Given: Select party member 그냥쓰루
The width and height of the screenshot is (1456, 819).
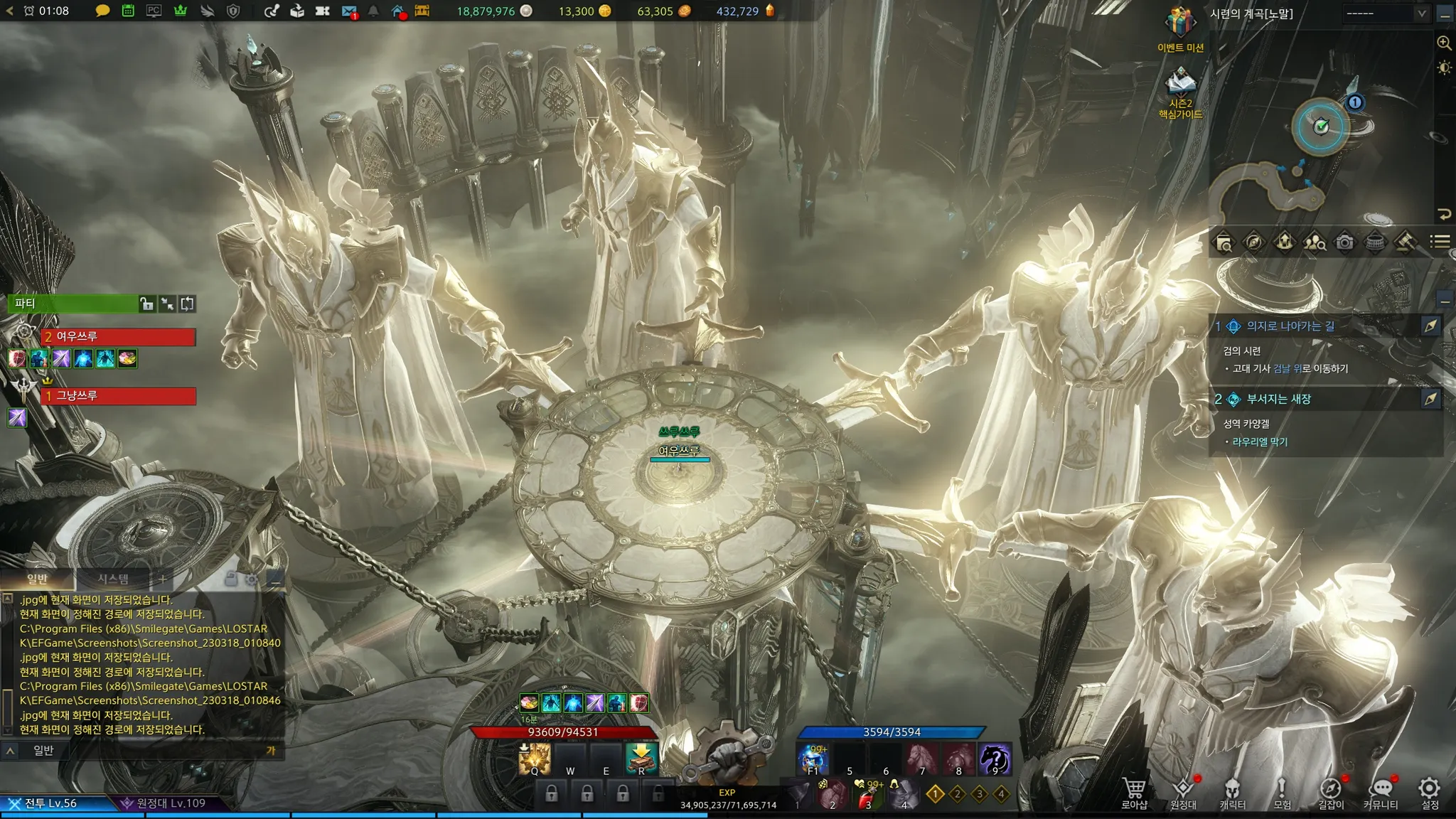Looking at the screenshot, I should coord(118,395).
